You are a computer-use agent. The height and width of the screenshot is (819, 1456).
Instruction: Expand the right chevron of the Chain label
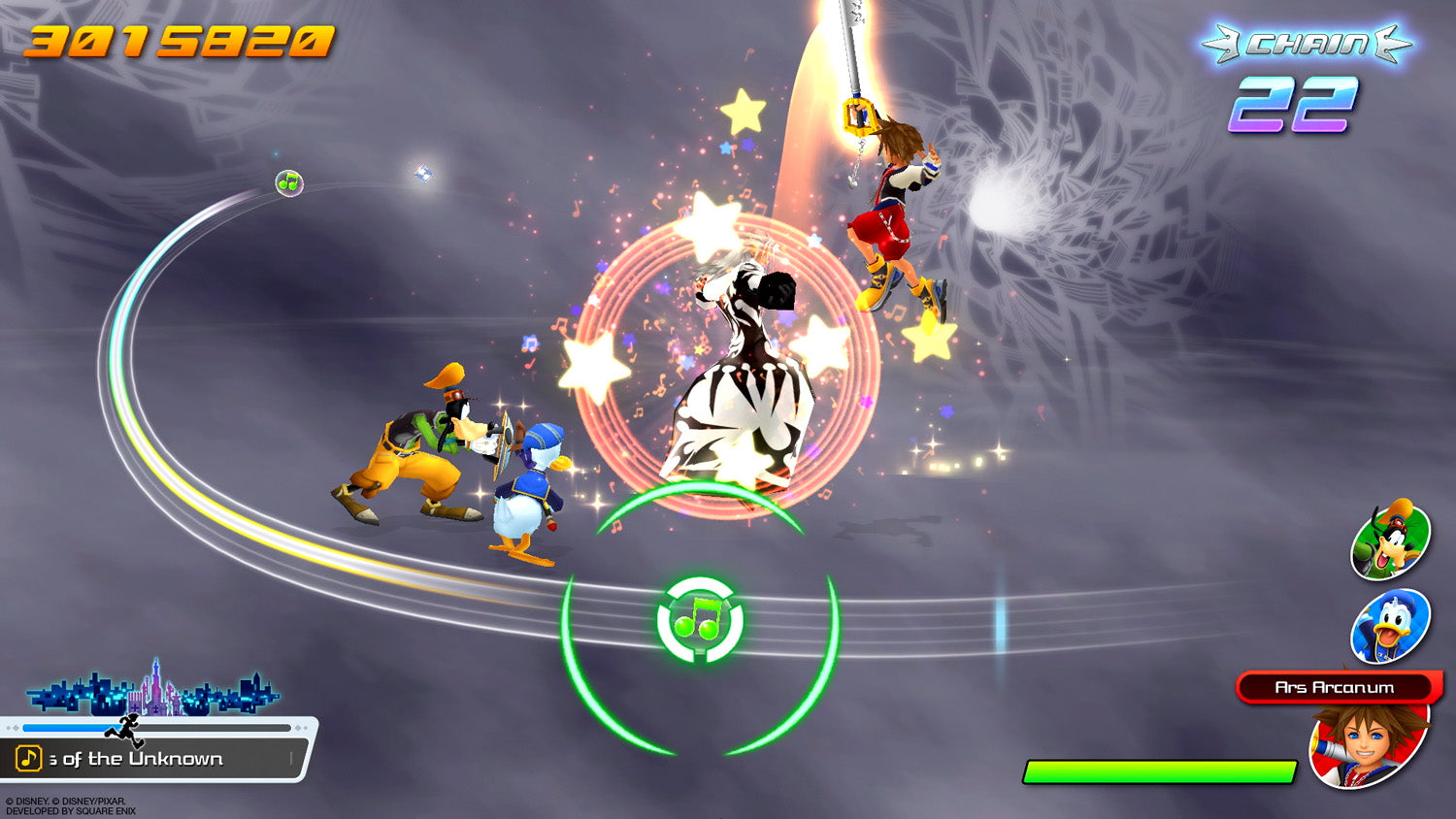[x=1386, y=43]
